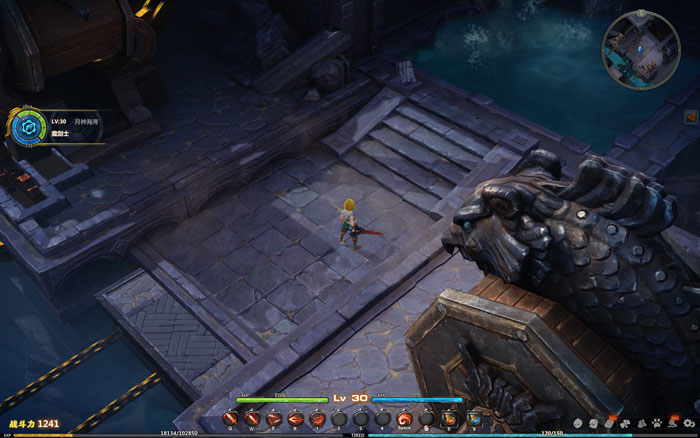Use the blue potion in slot 6
Screen dimensions: 700x438
point(473,419)
